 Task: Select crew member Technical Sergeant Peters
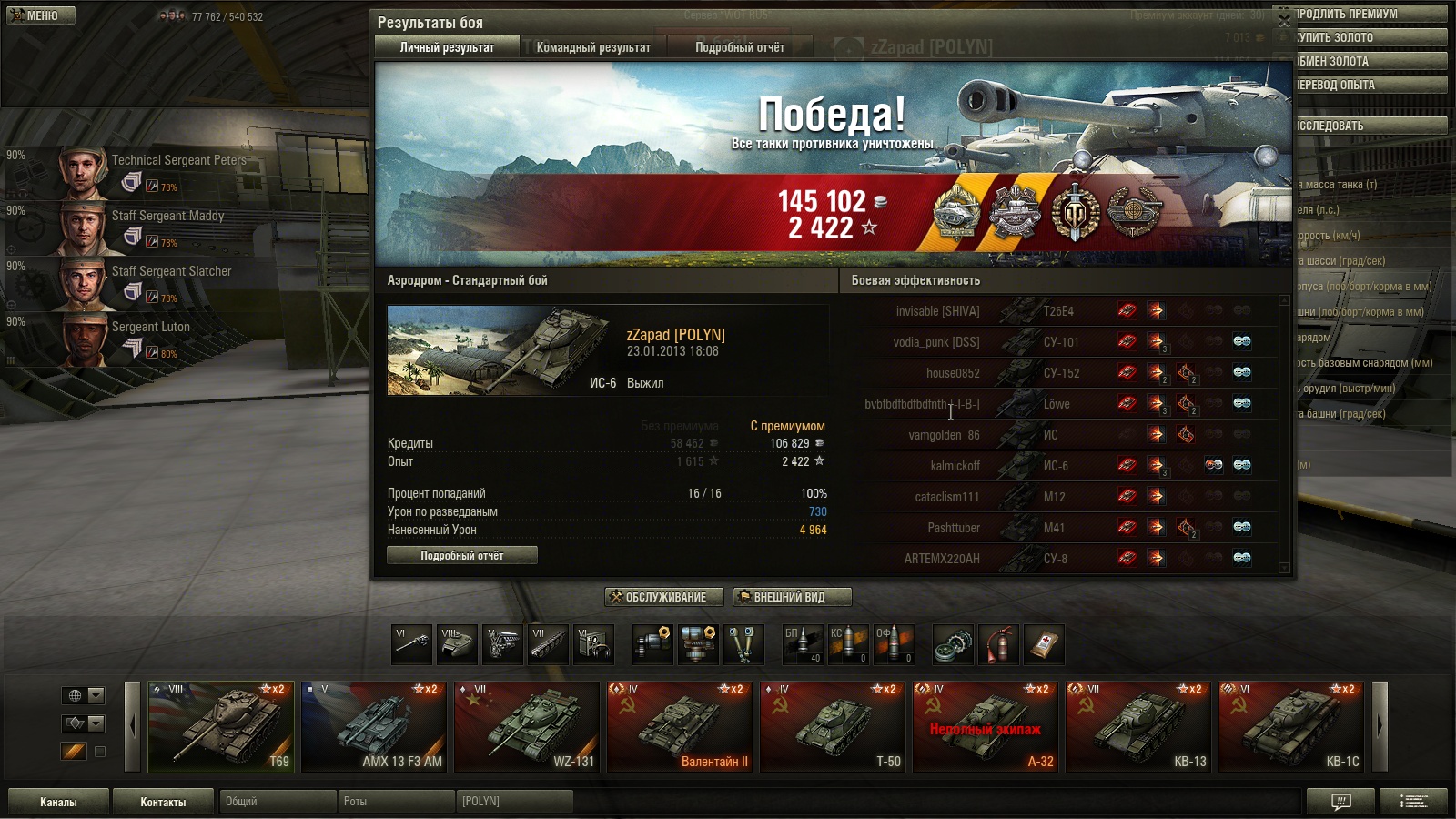point(178,160)
